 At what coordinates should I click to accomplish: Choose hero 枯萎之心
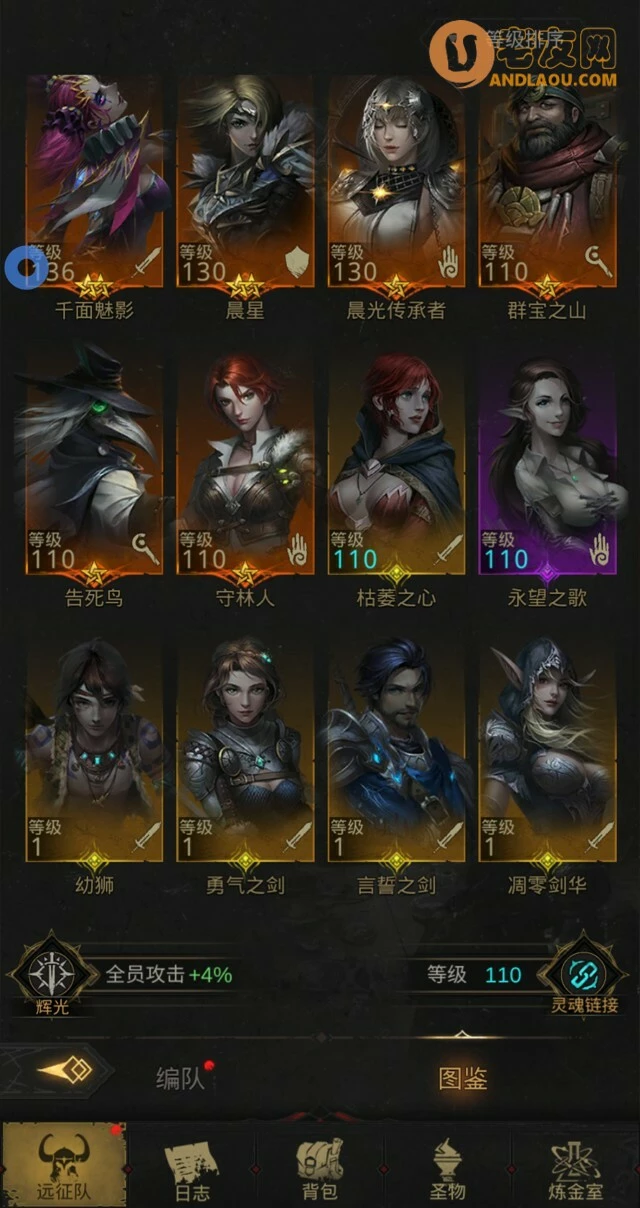click(x=396, y=465)
